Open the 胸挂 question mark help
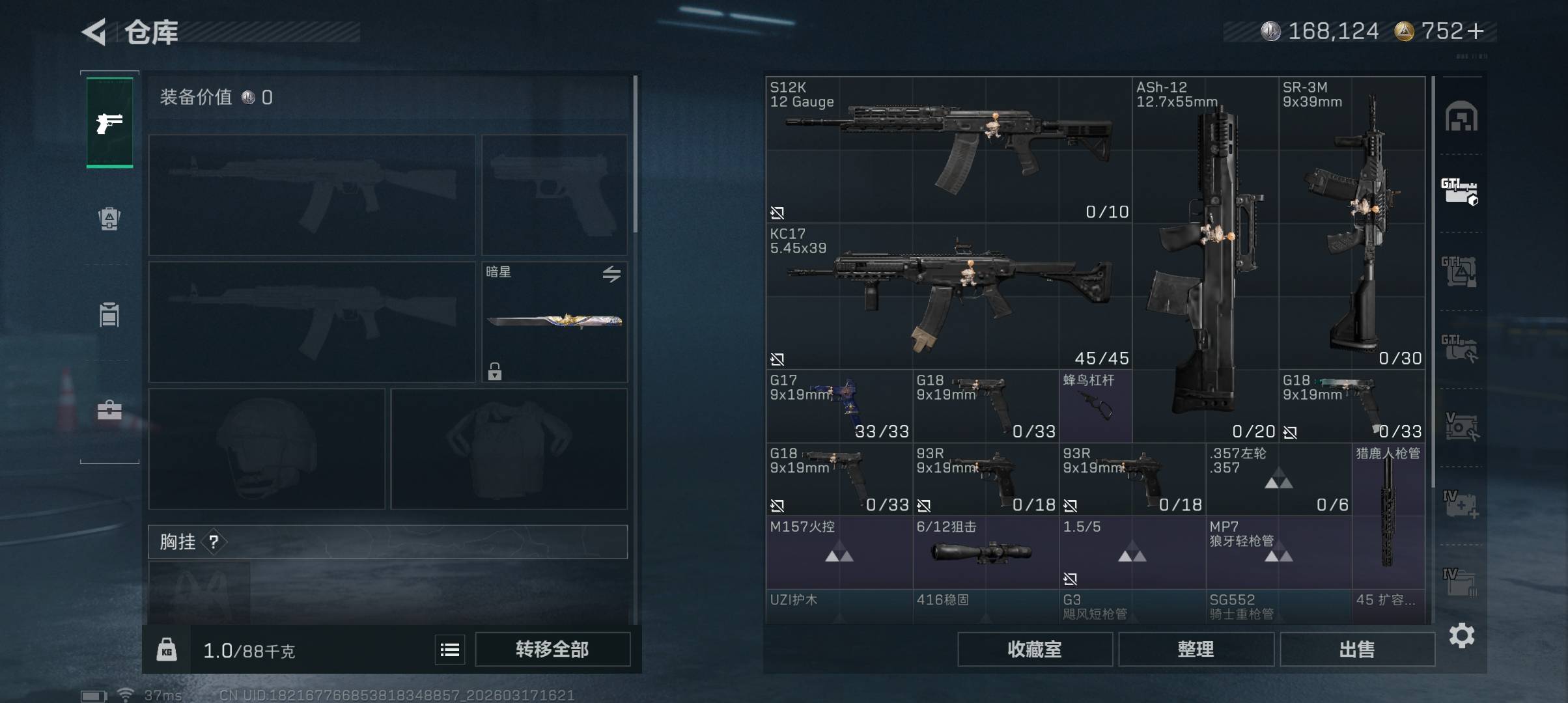 (214, 542)
